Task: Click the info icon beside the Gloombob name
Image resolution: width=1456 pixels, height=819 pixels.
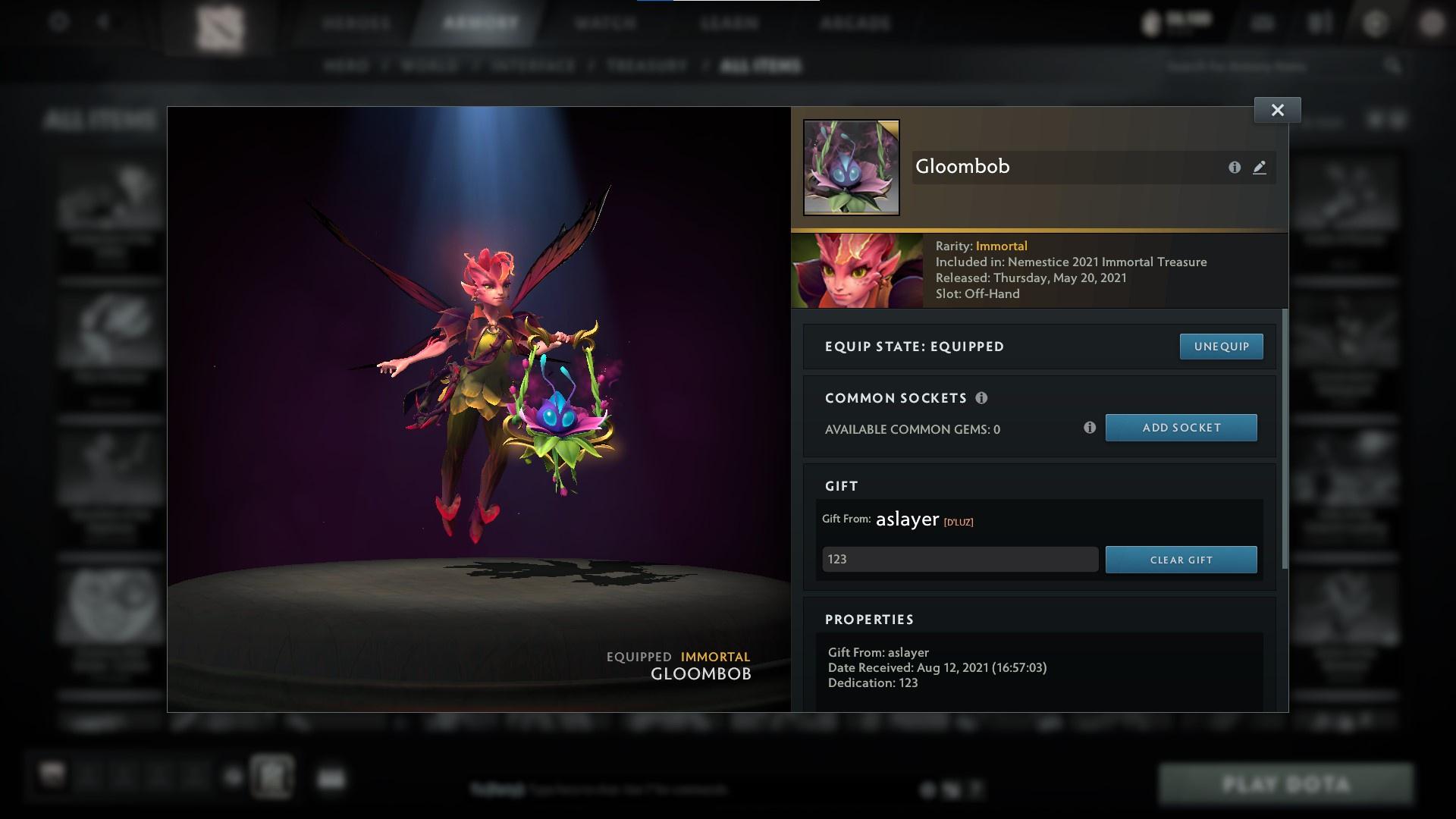Action: 1235,168
